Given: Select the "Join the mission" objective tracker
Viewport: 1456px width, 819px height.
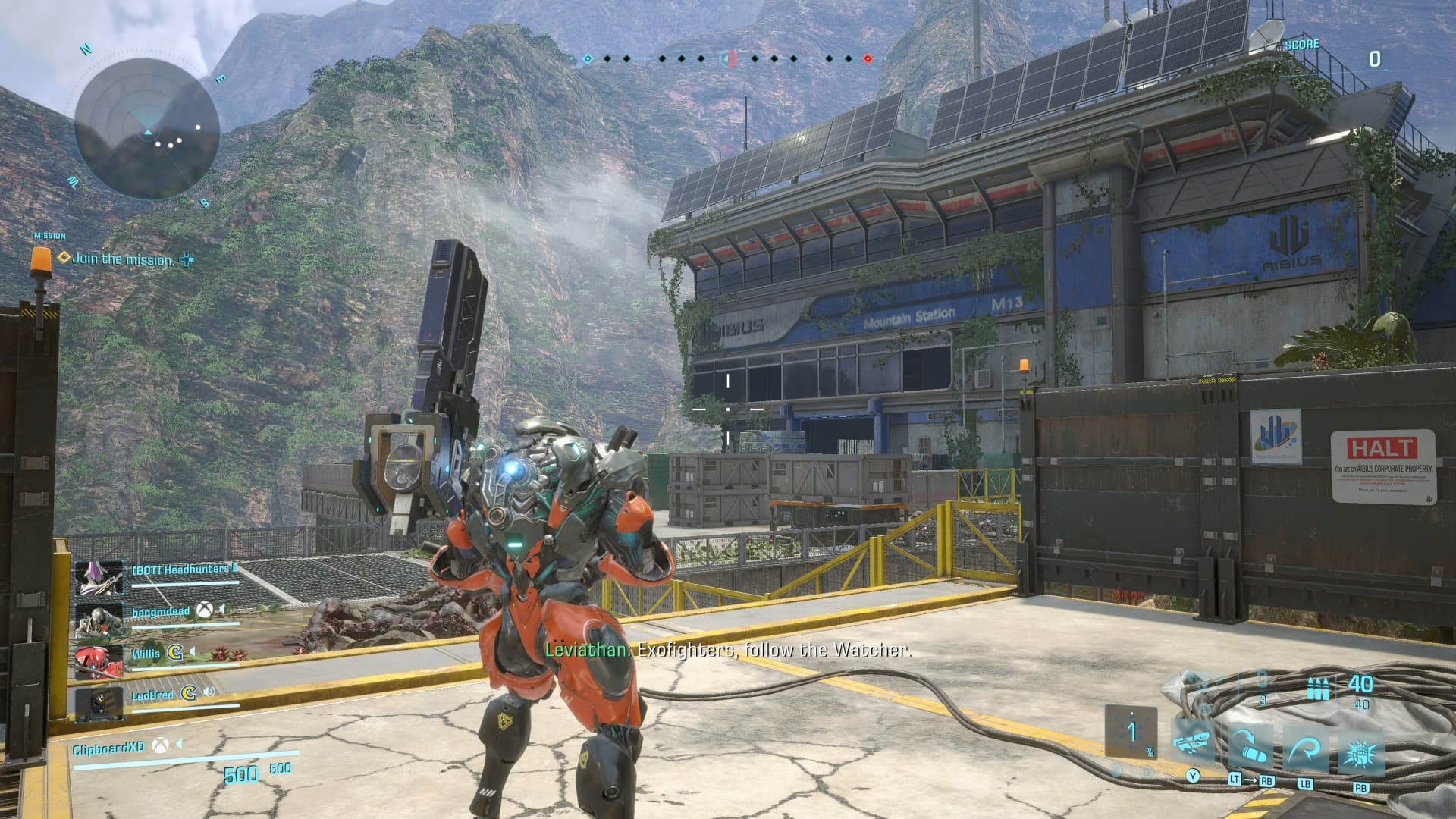Looking at the screenshot, I should click(123, 259).
